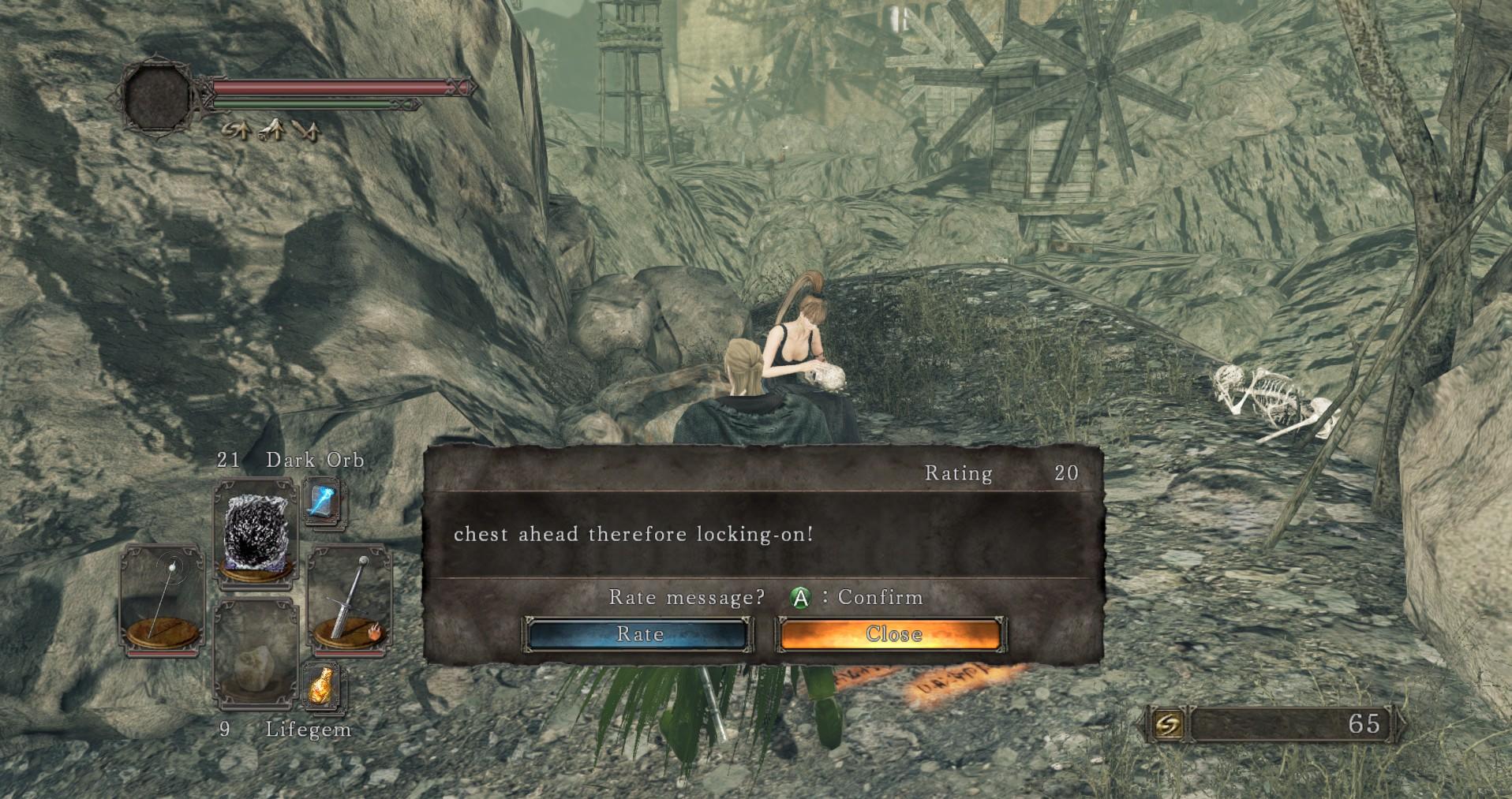
Task: Click the golden flask icon beside the Lifegem
Action: pos(322,686)
